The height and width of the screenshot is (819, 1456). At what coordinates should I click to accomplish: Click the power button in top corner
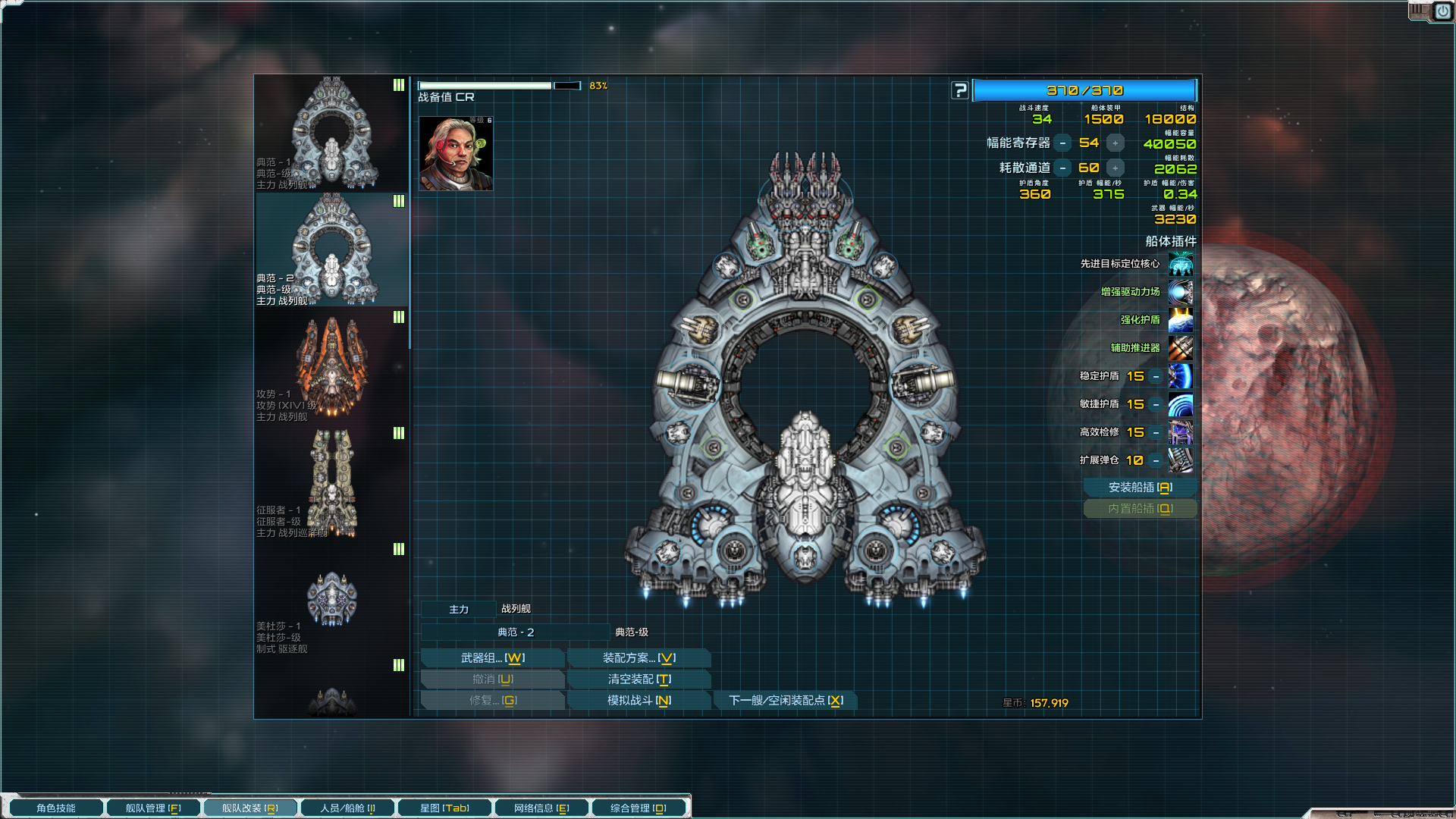coord(1442,11)
